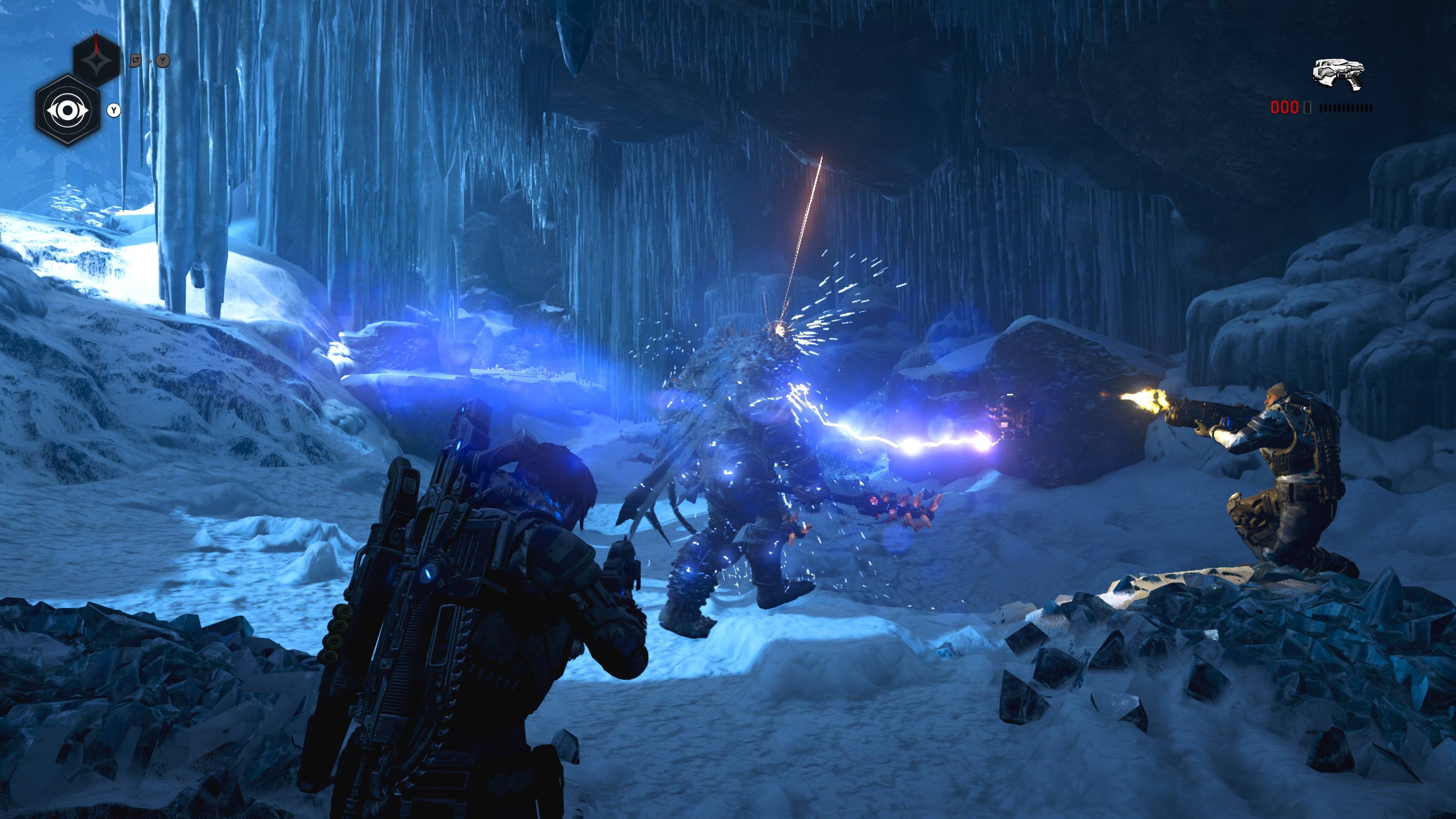Click the Y button in the LT+Y combo prompt
This screenshot has width=1456, height=819.
(x=163, y=61)
